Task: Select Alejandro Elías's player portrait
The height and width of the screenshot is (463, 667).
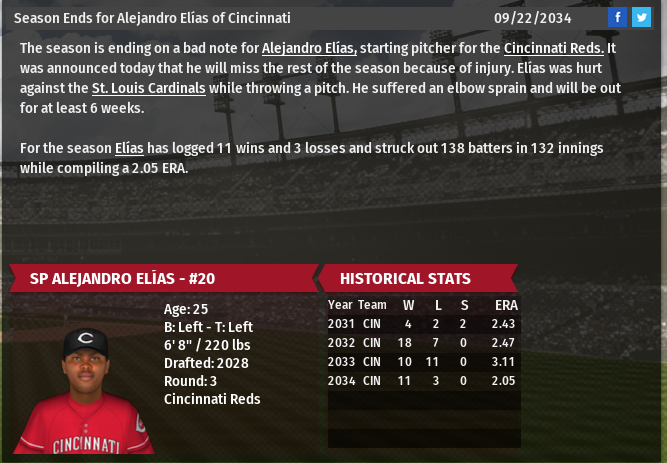Action: [88, 388]
